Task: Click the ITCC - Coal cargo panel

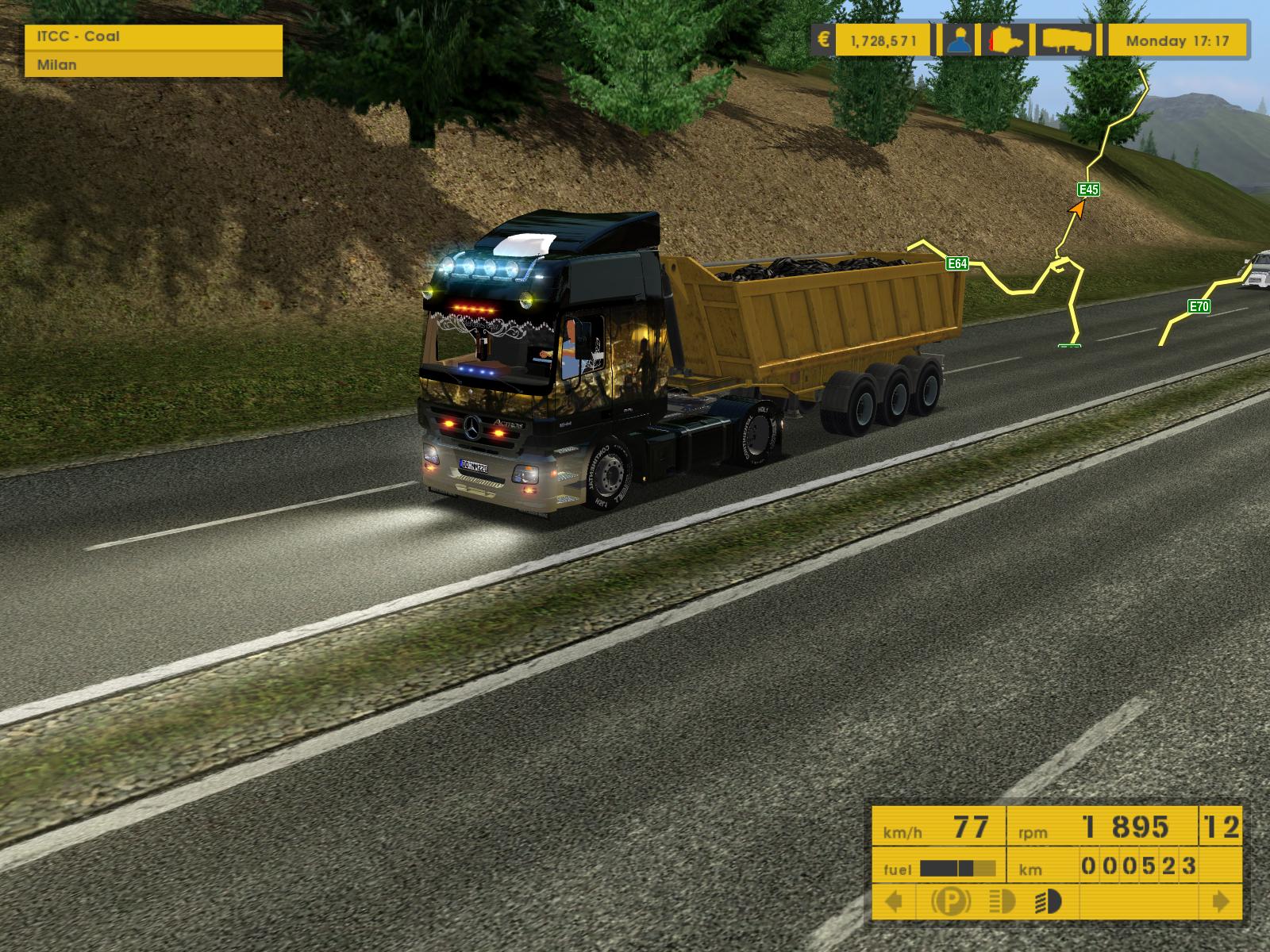Action: (x=153, y=36)
